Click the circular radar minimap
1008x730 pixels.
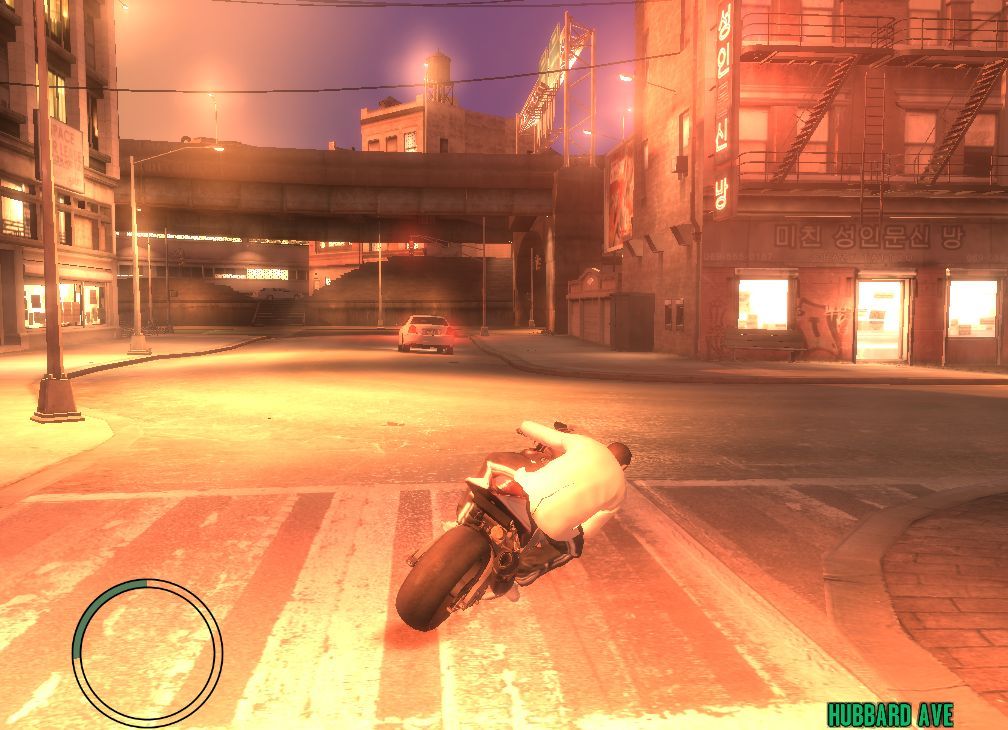click(147, 652)
